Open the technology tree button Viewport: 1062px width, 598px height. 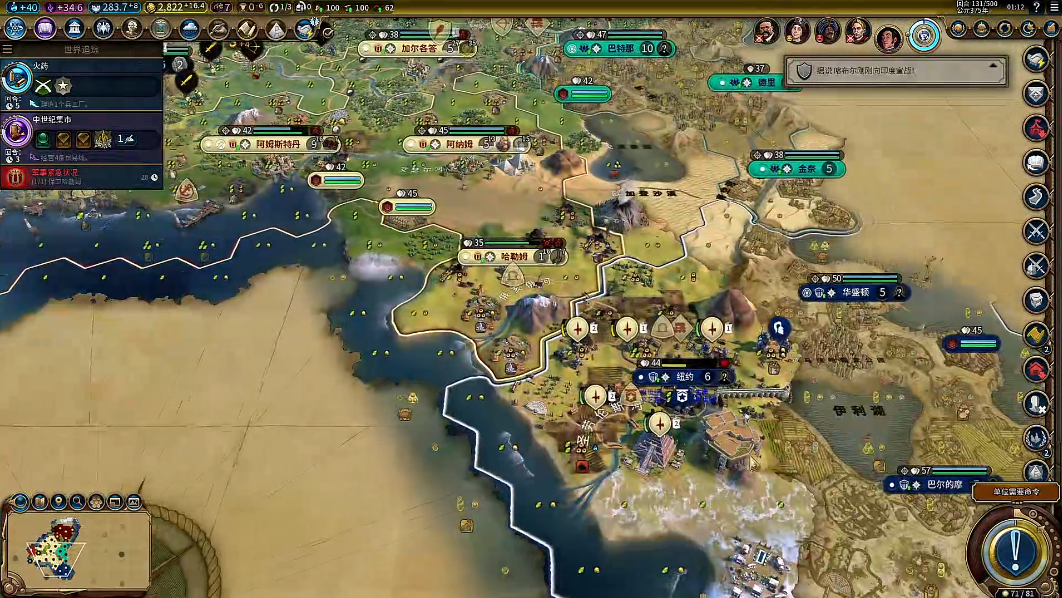pyautogui.click(x=15, y=28)
